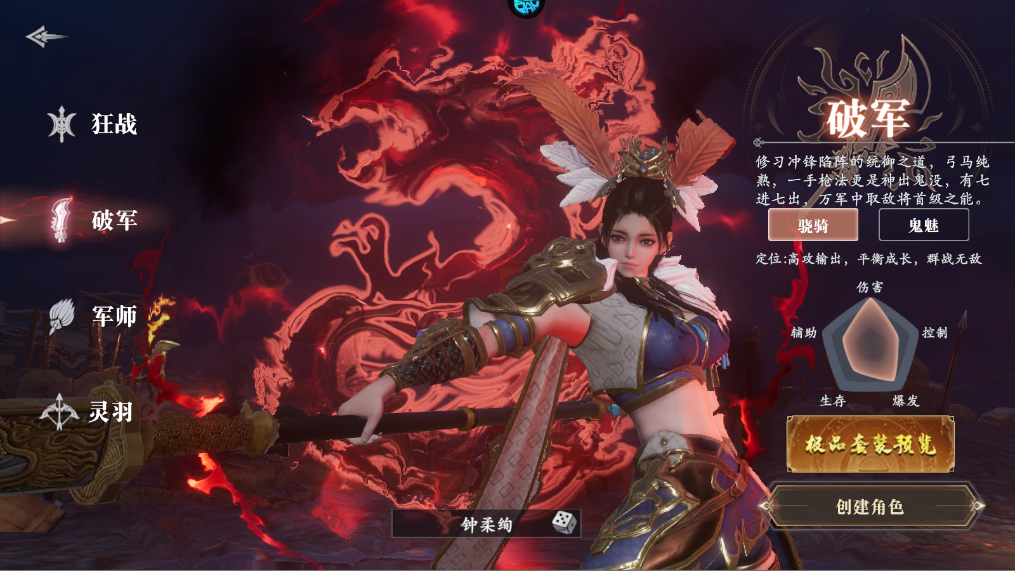Choose the 破军 class entry
Screen dimensions: 1015x571
point(96,220)
